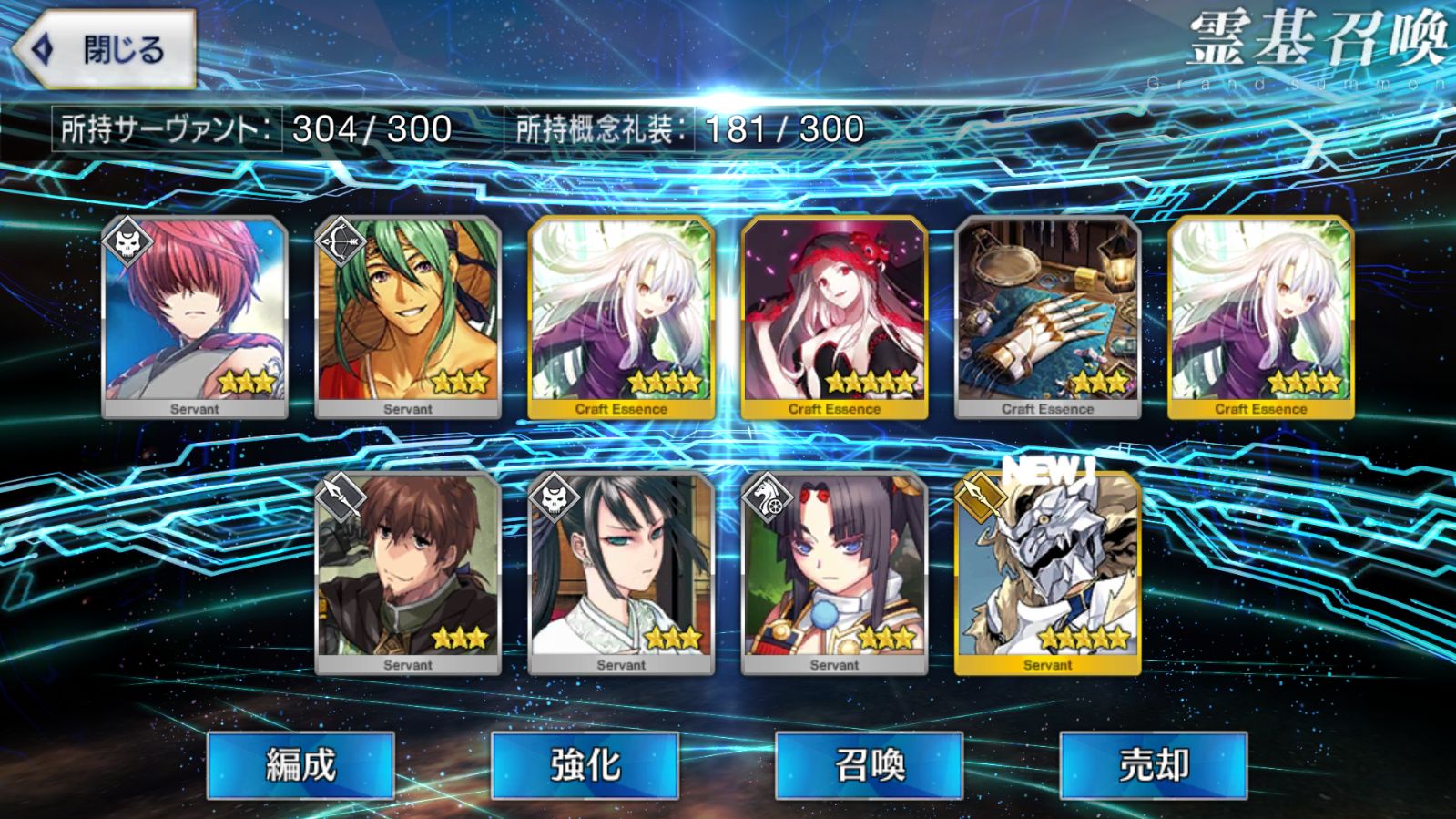Image resolution: width=1456 pixels, height=819 pixels.
Task: Close the summon results with 閉じる button
Action: [105, 49]
